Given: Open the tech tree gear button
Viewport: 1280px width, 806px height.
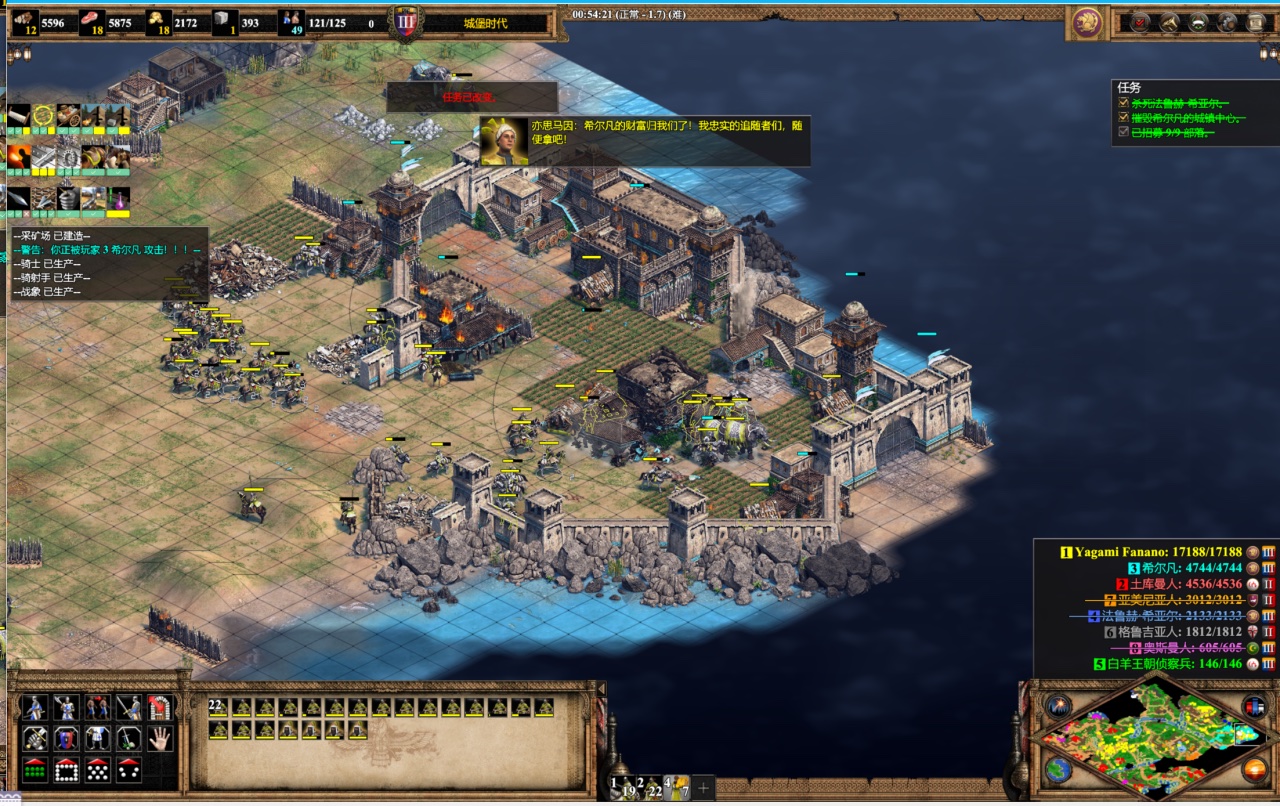Looking at the screenshot, I should (1226, 23).
